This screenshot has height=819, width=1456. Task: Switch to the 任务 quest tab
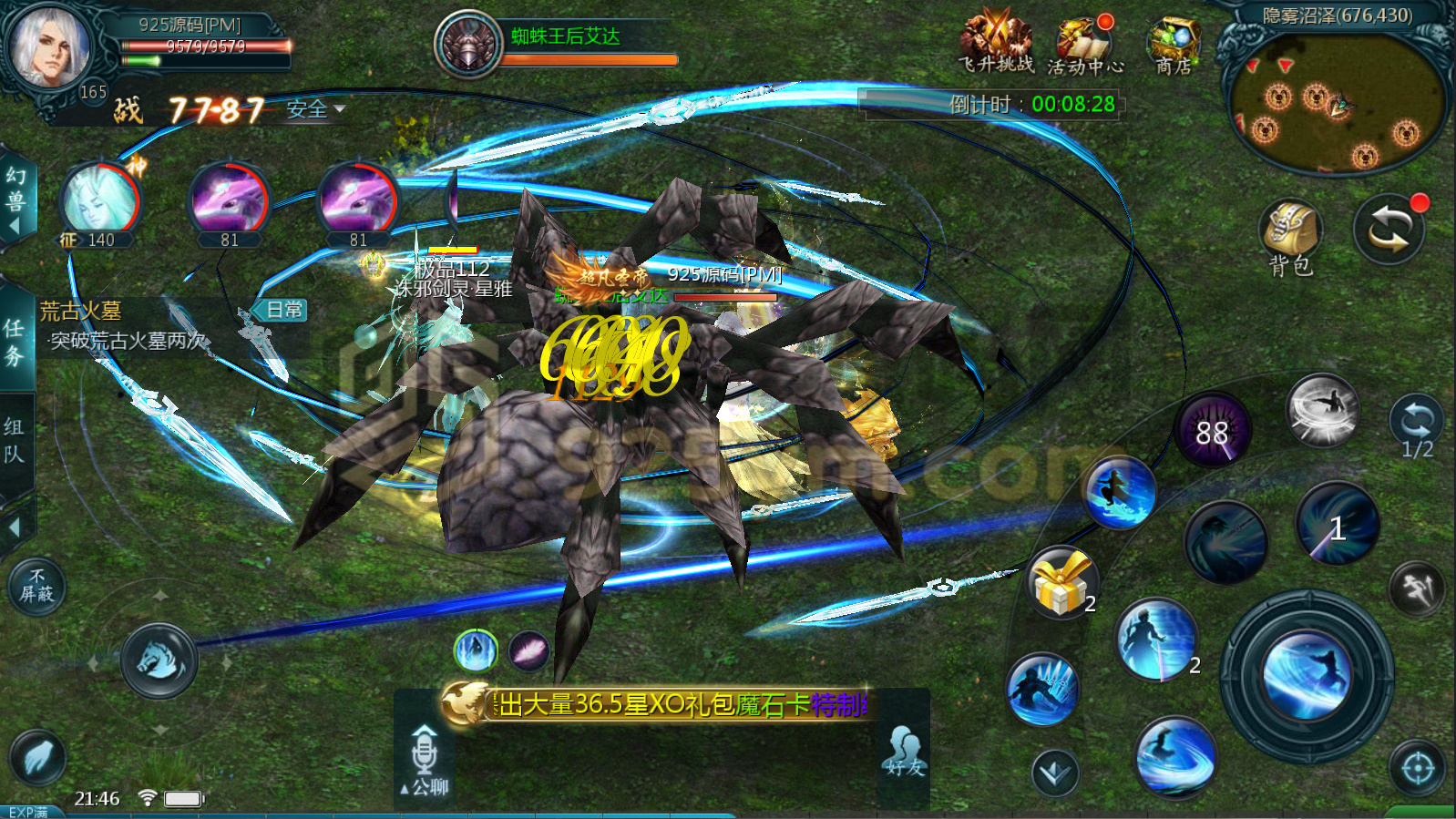(x=15, y=341)
